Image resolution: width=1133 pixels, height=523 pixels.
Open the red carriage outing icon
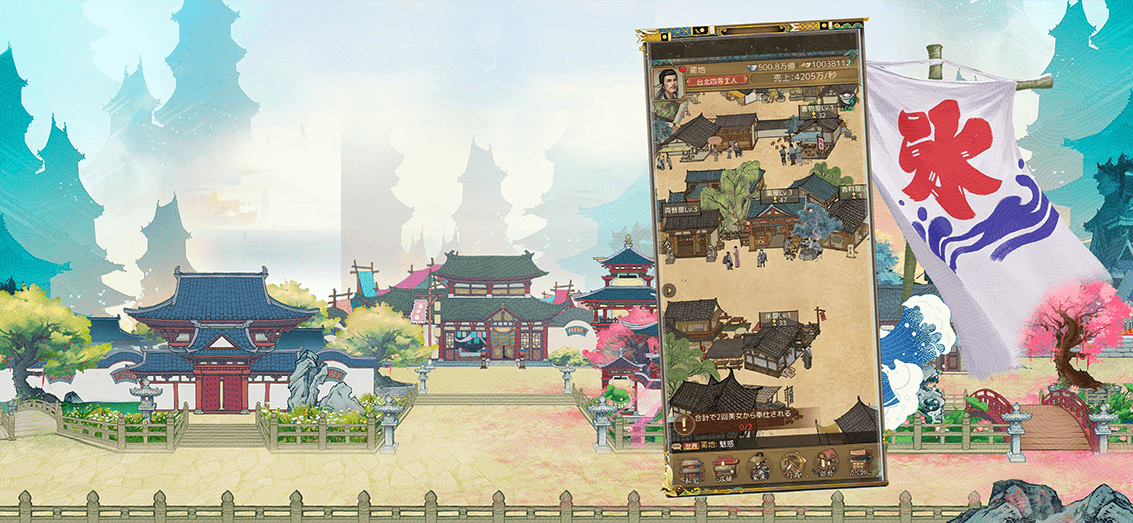827,466
